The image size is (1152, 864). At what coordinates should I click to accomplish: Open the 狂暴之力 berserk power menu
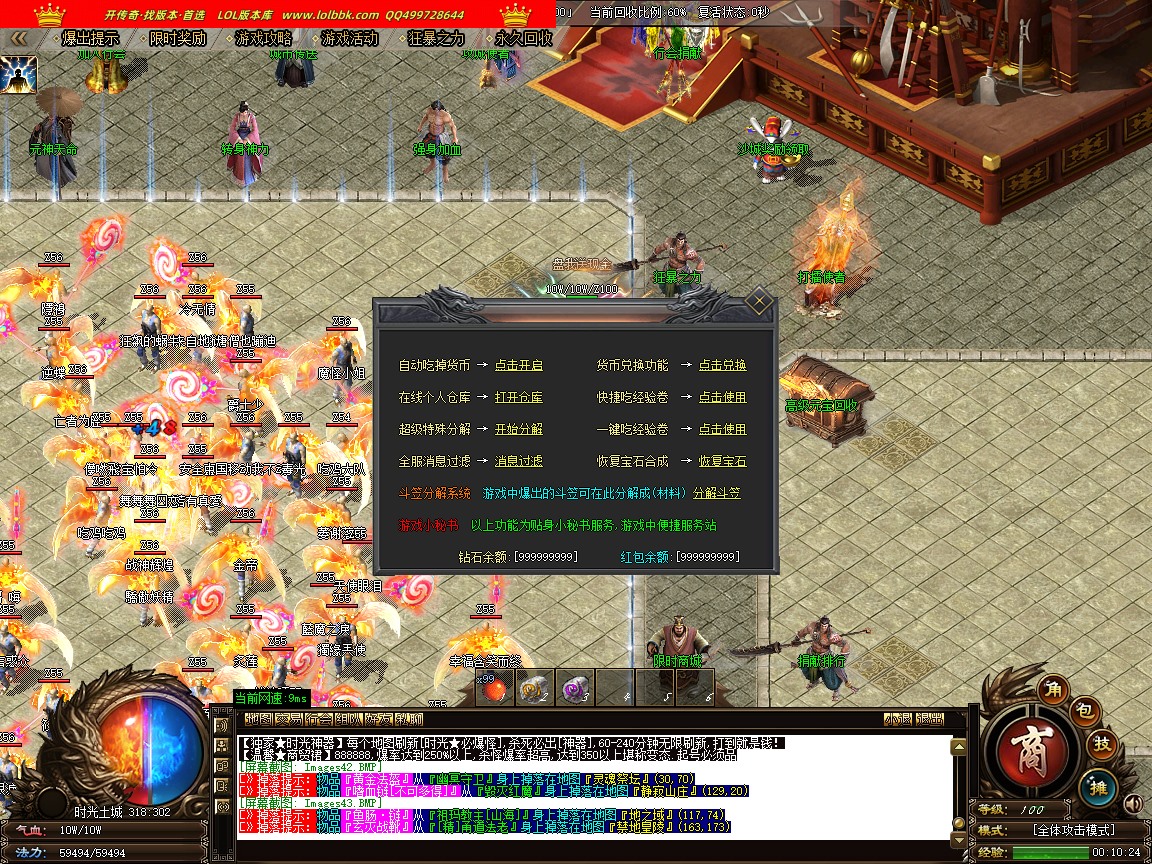pyautogui.click(x=437, y=39)
